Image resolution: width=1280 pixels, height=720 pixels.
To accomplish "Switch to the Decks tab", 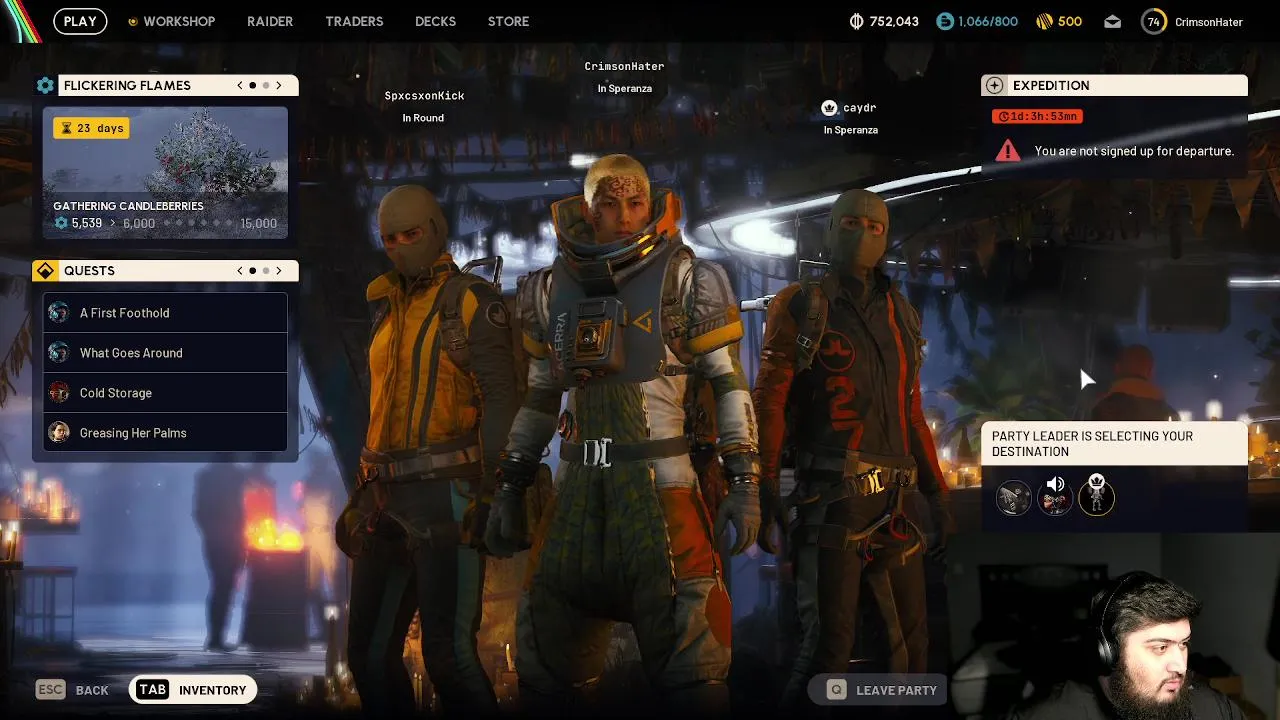I will pyautogui.click(x=435, y=21).
